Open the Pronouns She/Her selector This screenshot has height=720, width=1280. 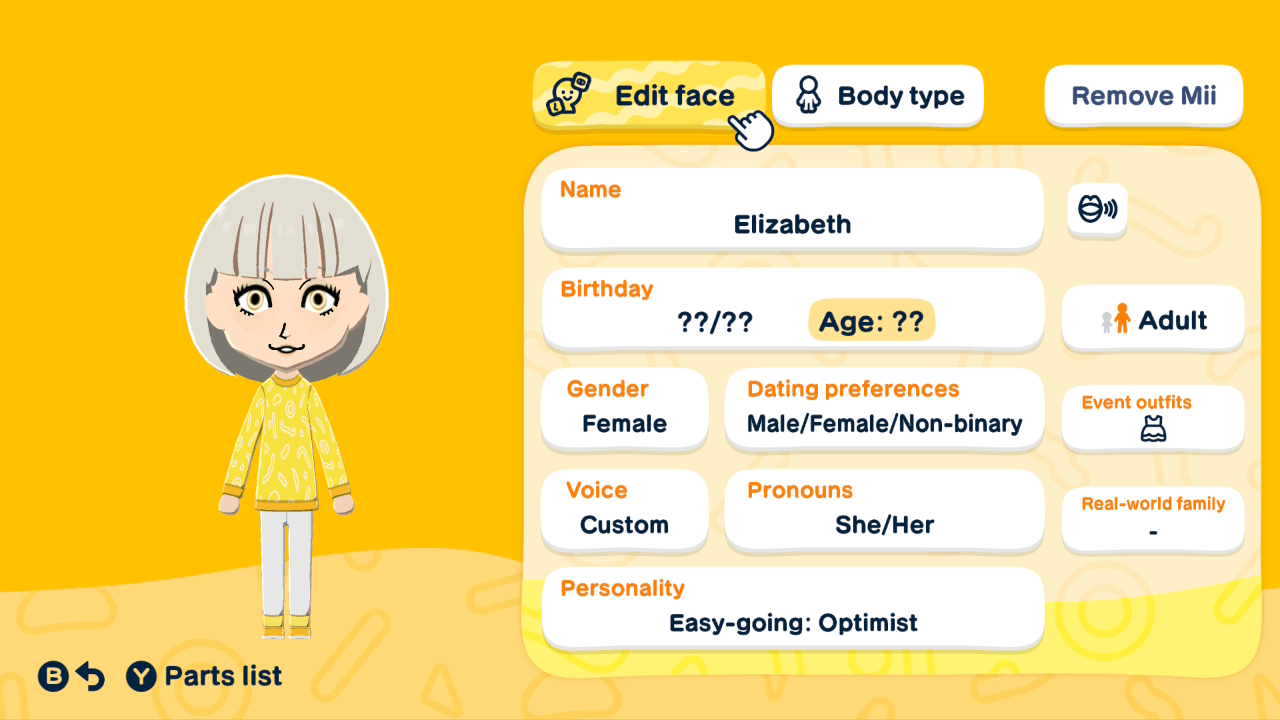click(x=884, y=511)
